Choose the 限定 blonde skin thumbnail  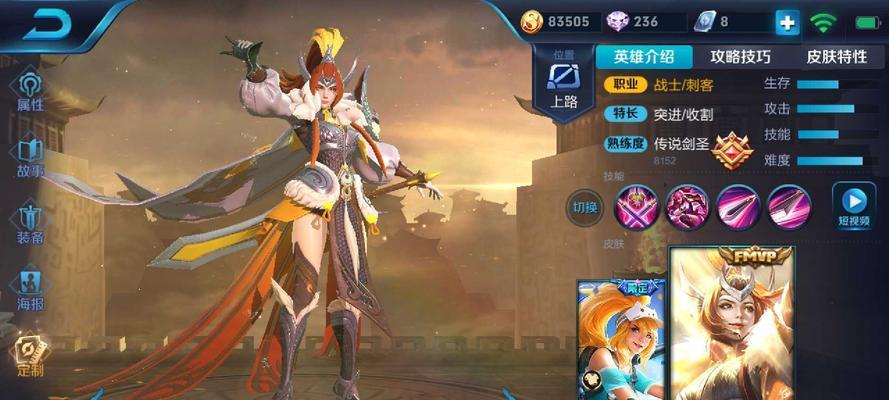[x=622, y=340]
